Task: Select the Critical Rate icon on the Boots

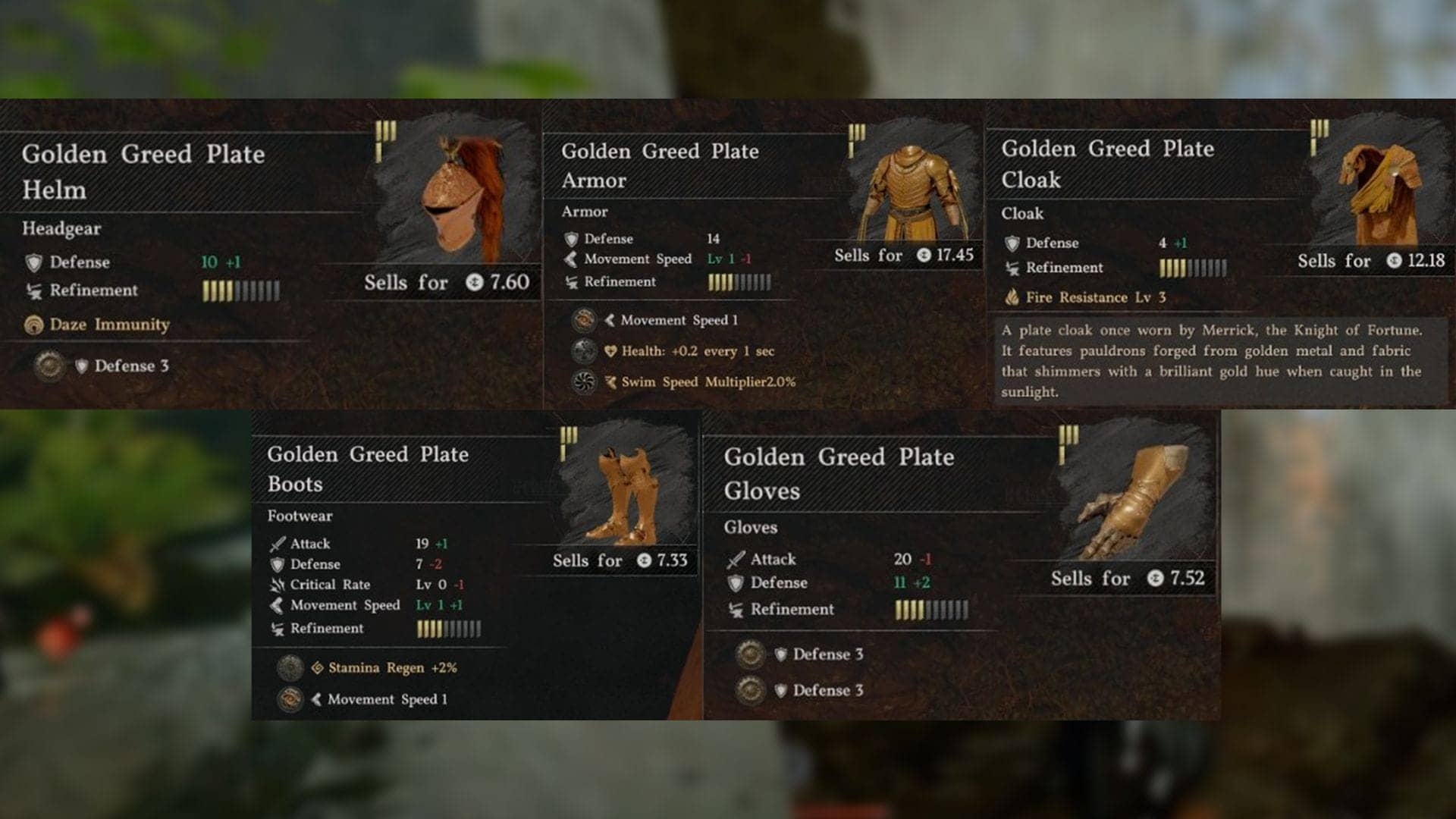Action: pyautogui.click(x=278, y=585)
